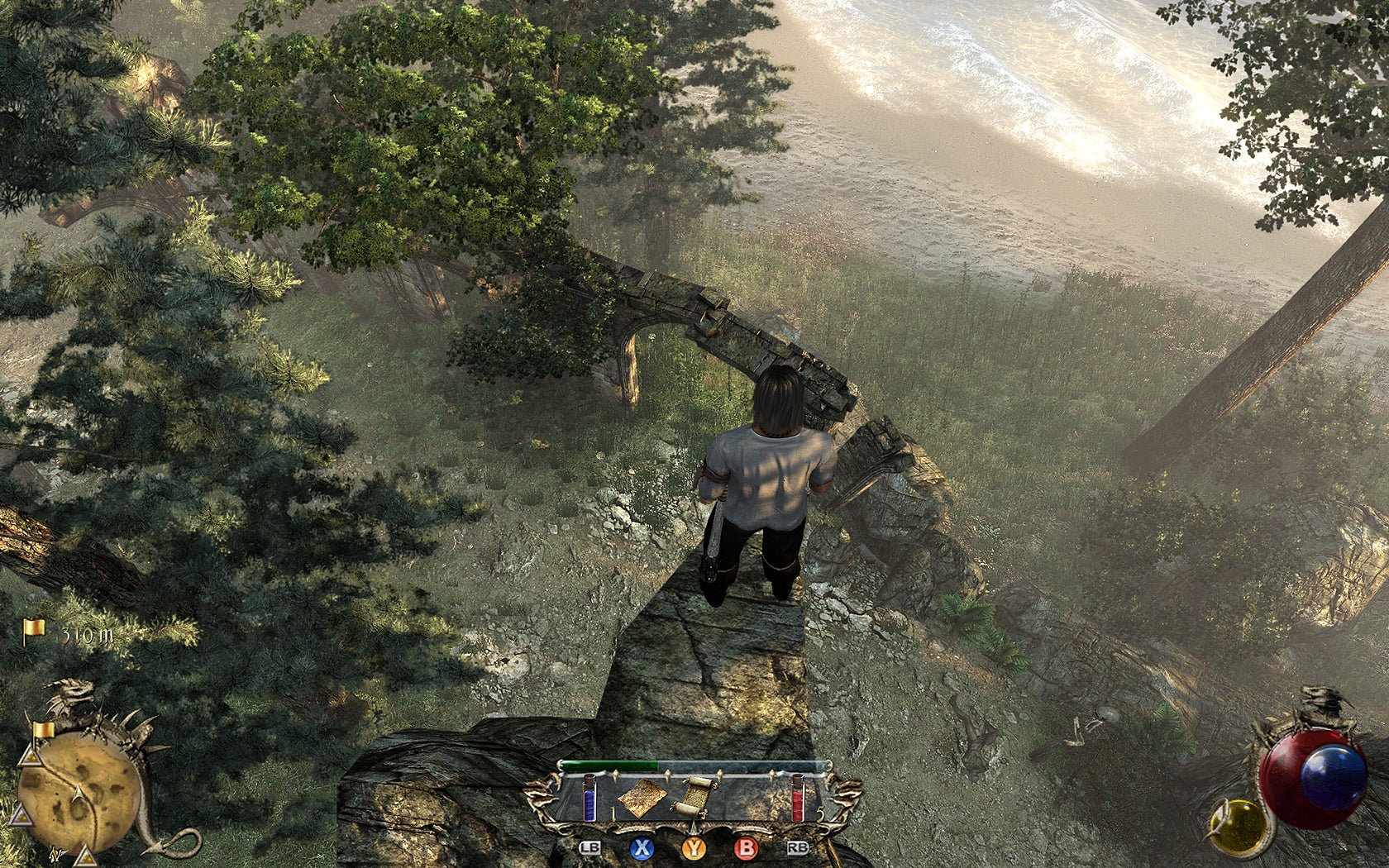Viewport: 1389px width, 868px height.
Task: Use the scroll item in the quickslot bar
Action: (x=694, y=797)
